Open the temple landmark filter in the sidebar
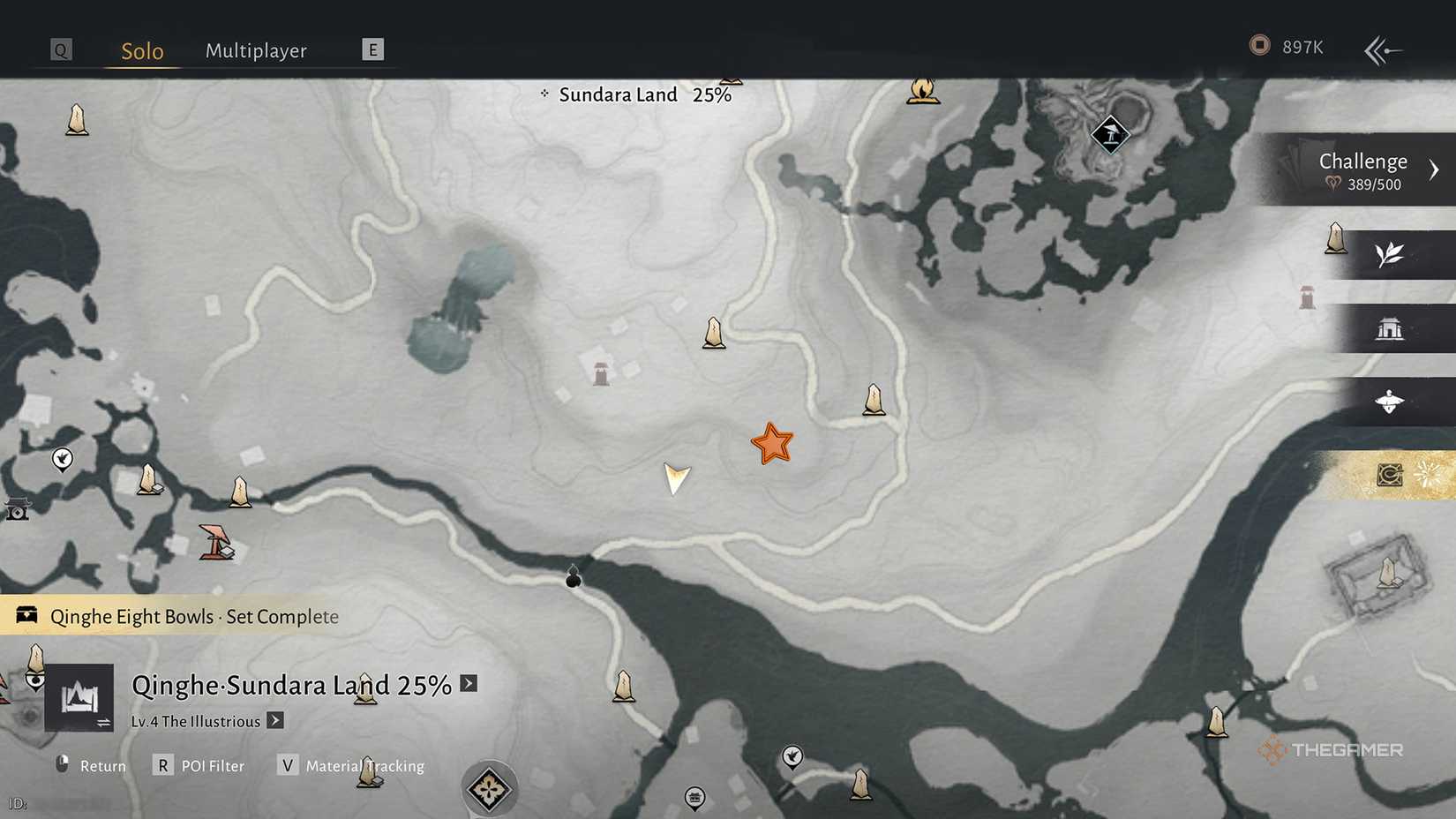 pyautogui.click(x=1392, y=327)
